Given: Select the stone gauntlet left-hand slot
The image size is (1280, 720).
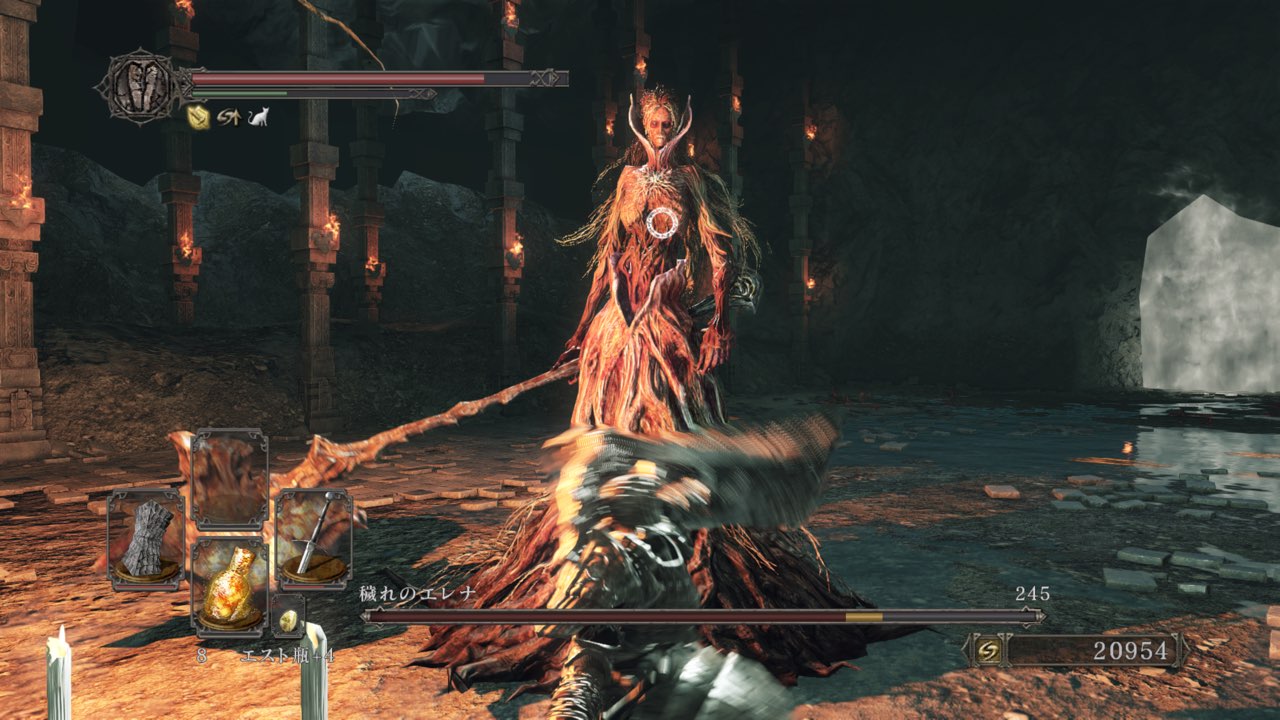Looking at the screenshot, I should [146, 539].
